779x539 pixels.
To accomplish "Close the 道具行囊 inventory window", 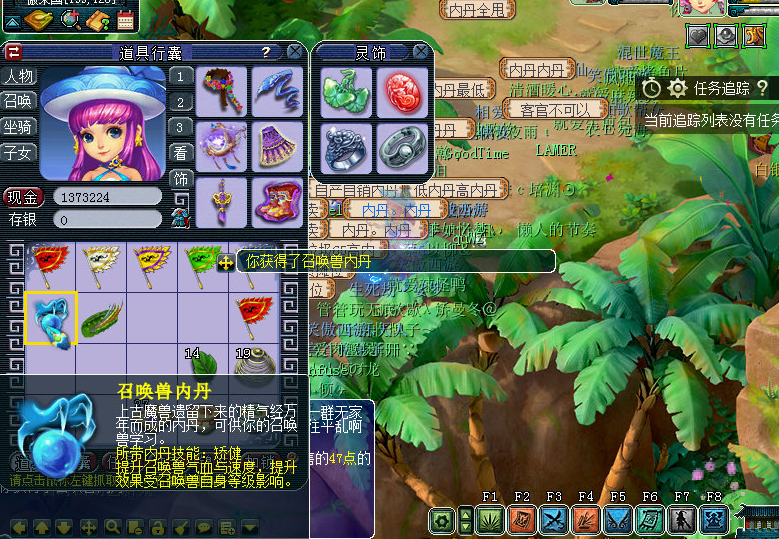I will pos(295,51).
